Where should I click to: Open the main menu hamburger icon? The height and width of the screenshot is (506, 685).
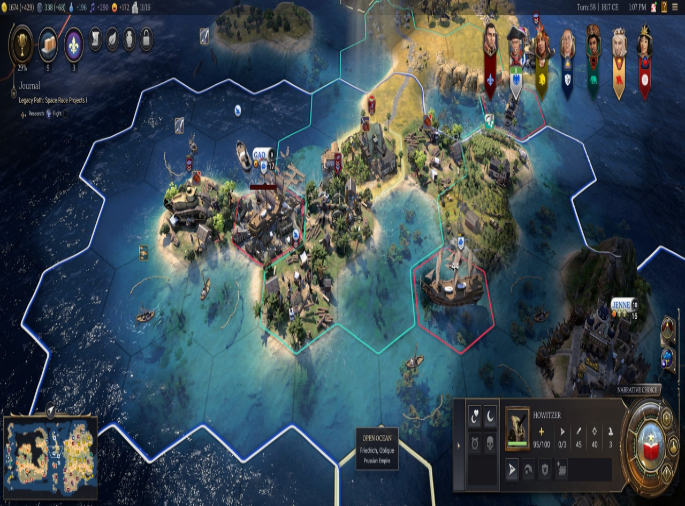click(673, 8)
